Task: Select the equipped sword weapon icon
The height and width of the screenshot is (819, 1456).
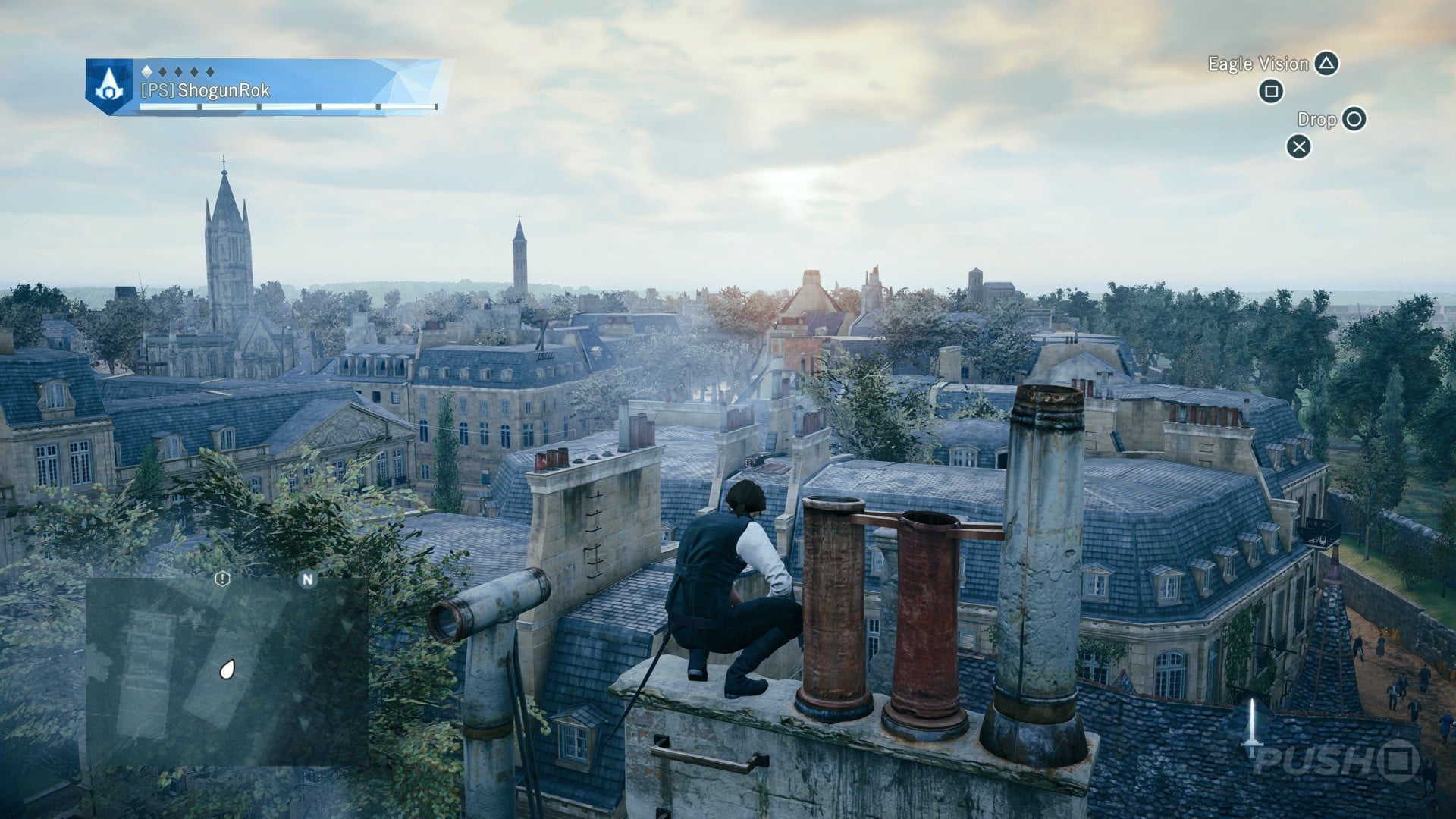Action: click(1252, 726)
